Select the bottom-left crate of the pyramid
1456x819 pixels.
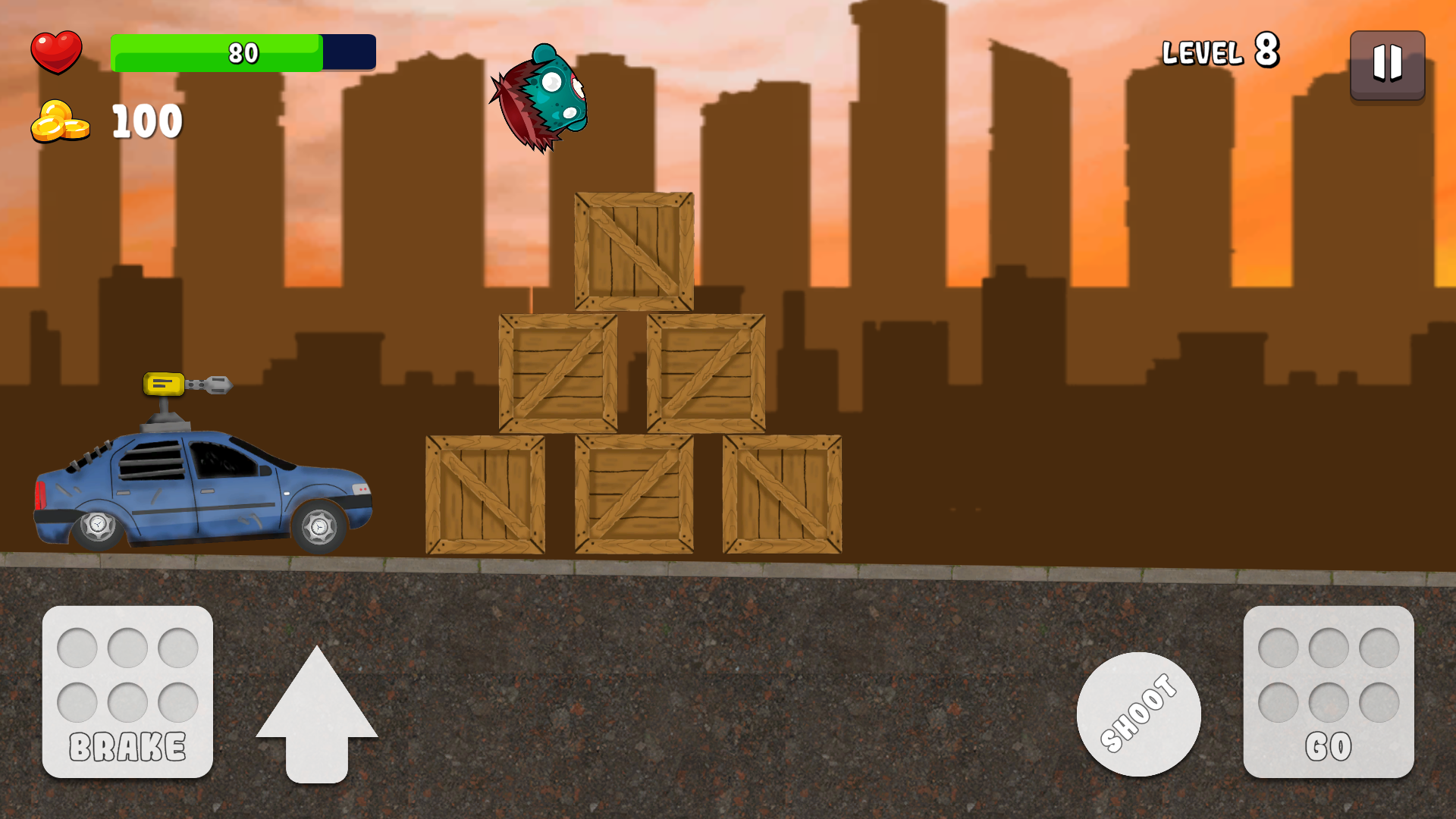tap(485, 497)
